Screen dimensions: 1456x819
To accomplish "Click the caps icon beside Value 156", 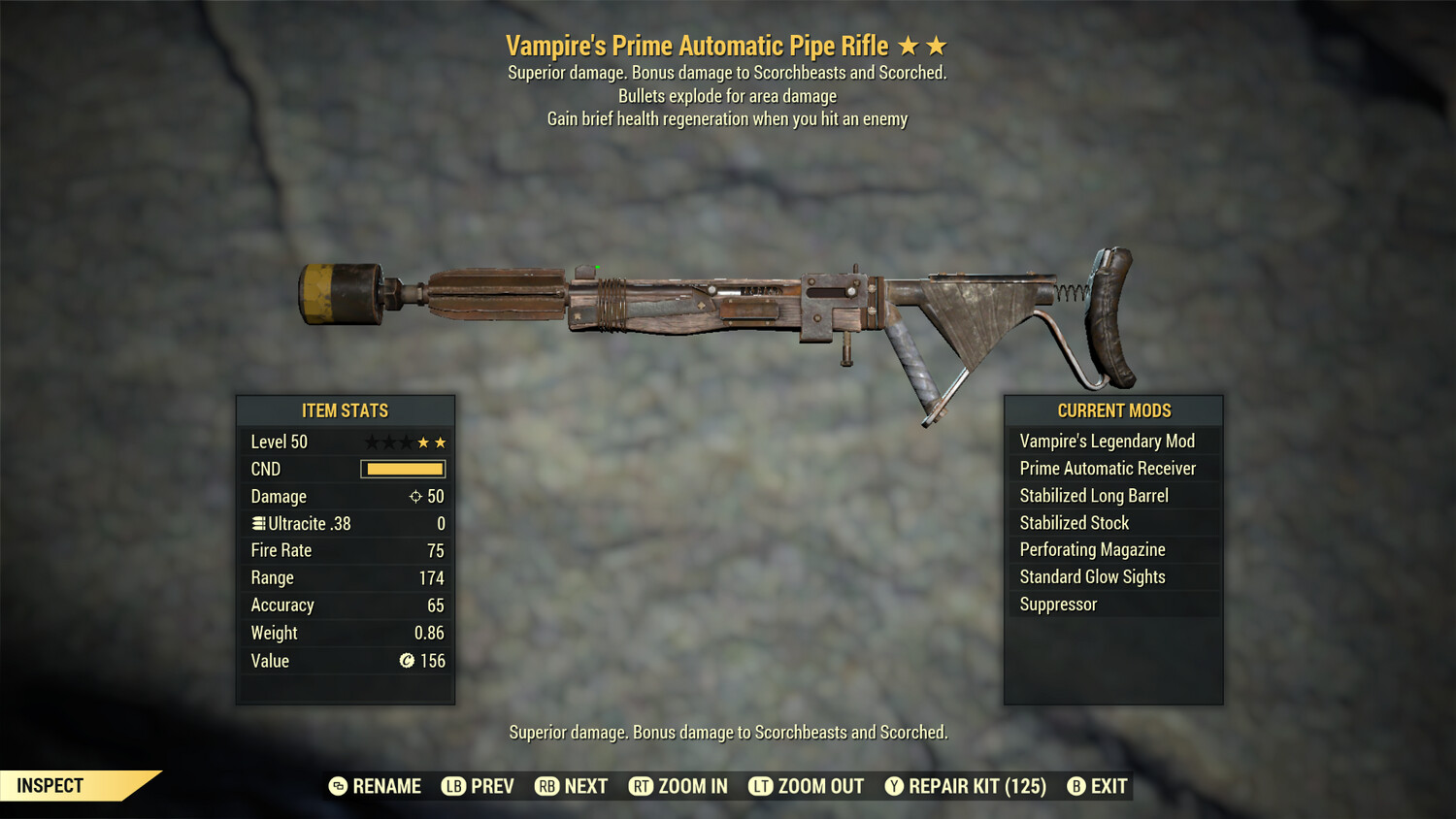I will pos(407,661).
